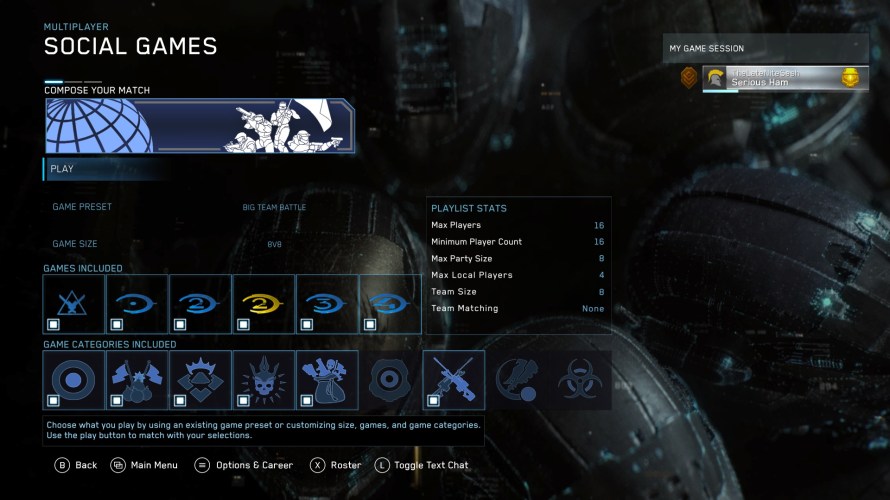Toggle the crossed sniper rifles category
The height and width of the screenshot is (500, 890).
(454, 380)
